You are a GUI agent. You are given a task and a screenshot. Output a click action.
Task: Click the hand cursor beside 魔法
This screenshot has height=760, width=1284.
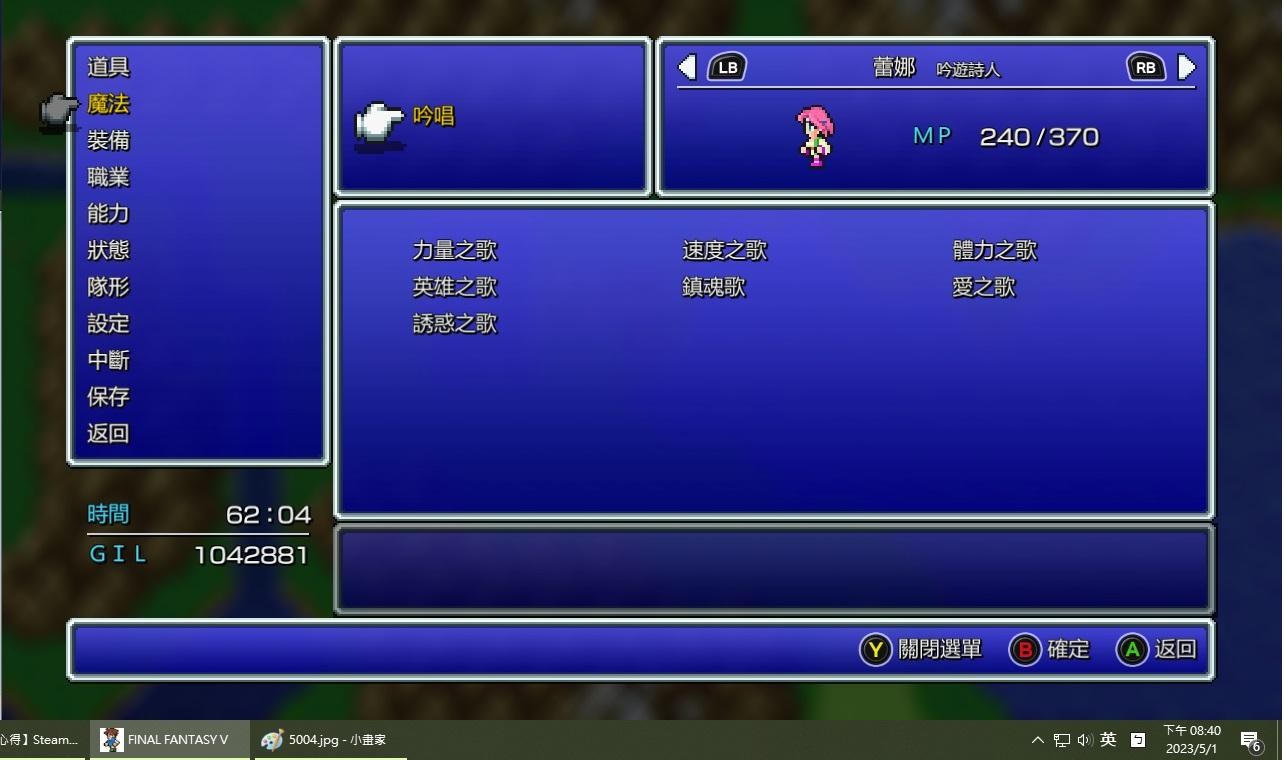[x=57, y=111]
